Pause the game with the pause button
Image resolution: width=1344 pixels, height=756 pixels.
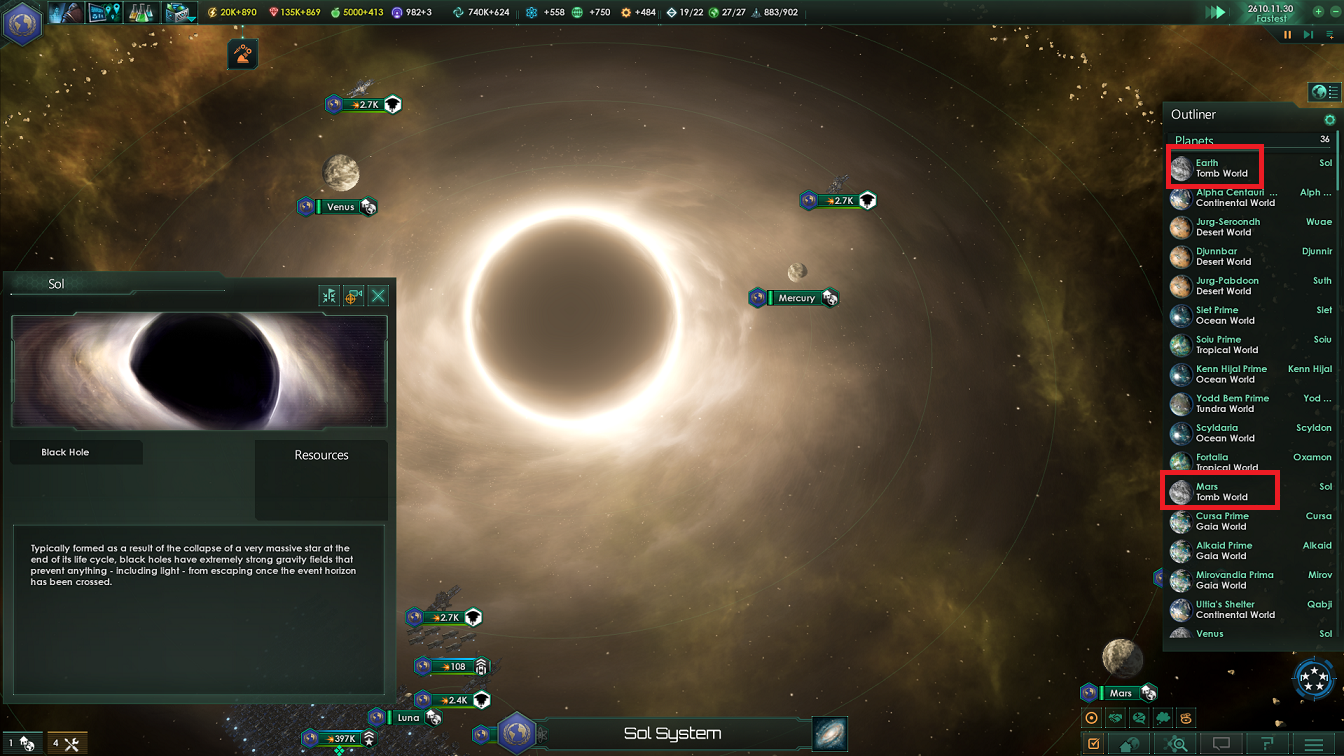pyautogui.click(x=1288, y=35)
